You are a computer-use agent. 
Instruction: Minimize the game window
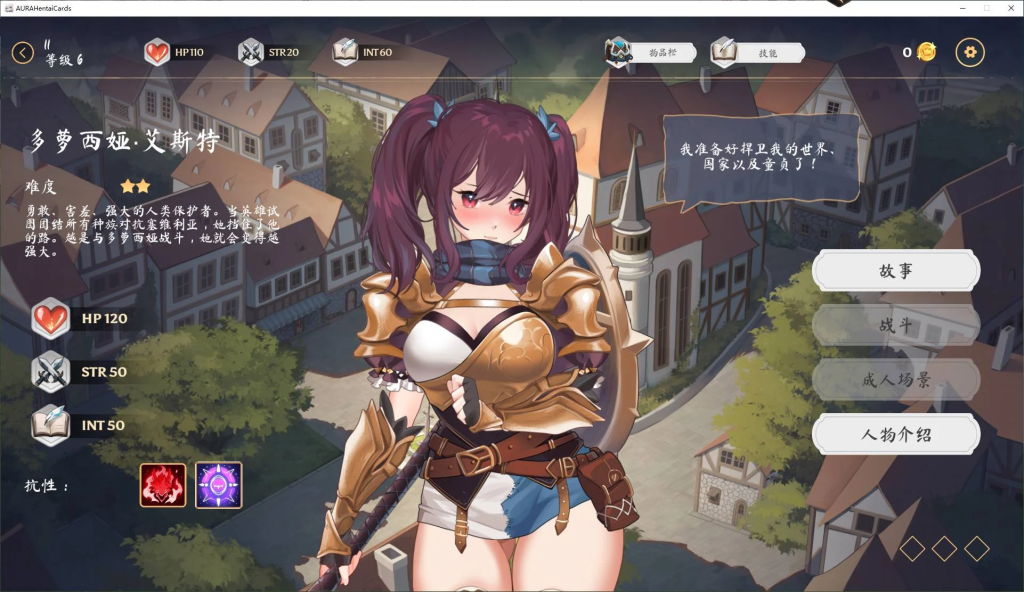point(962,8)
